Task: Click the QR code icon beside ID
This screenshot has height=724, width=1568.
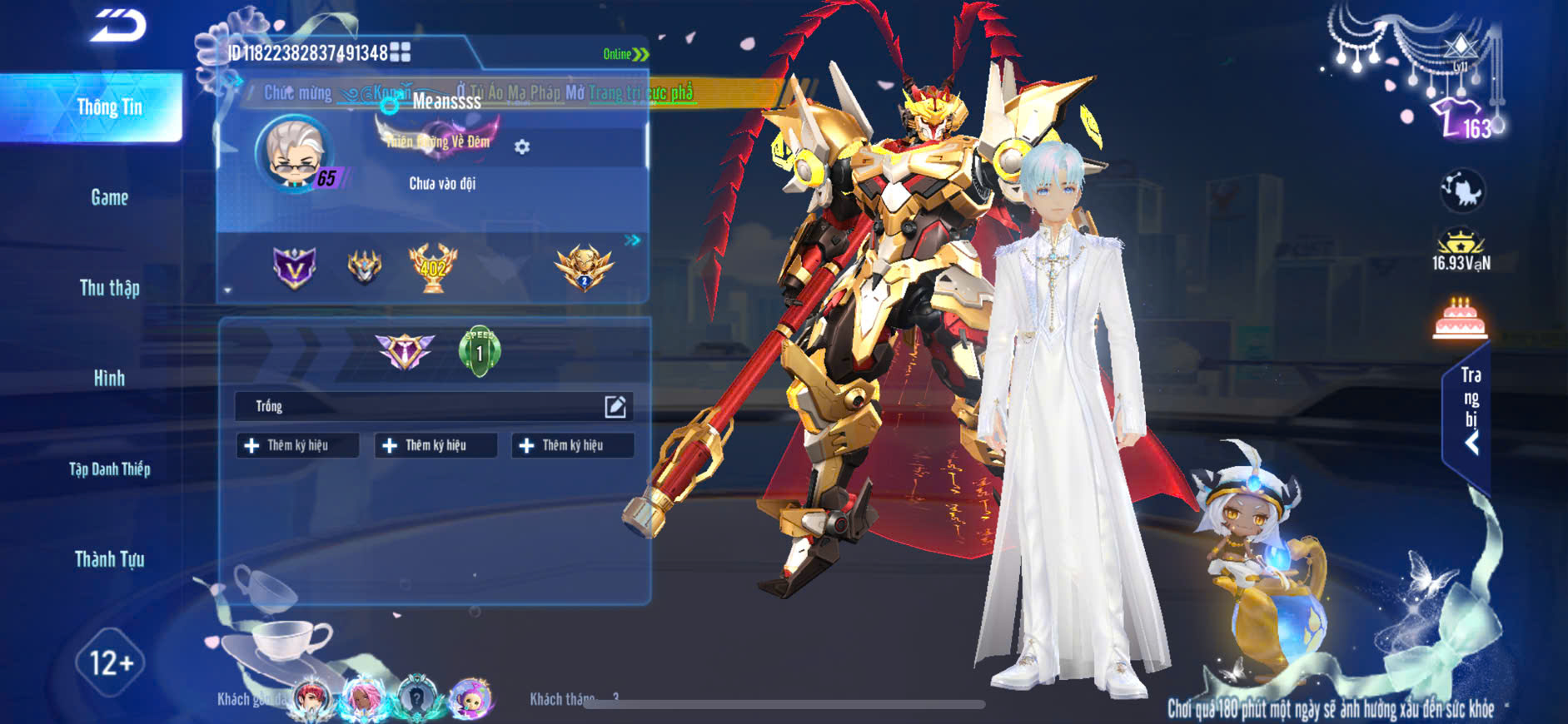Action: point(401,52)
